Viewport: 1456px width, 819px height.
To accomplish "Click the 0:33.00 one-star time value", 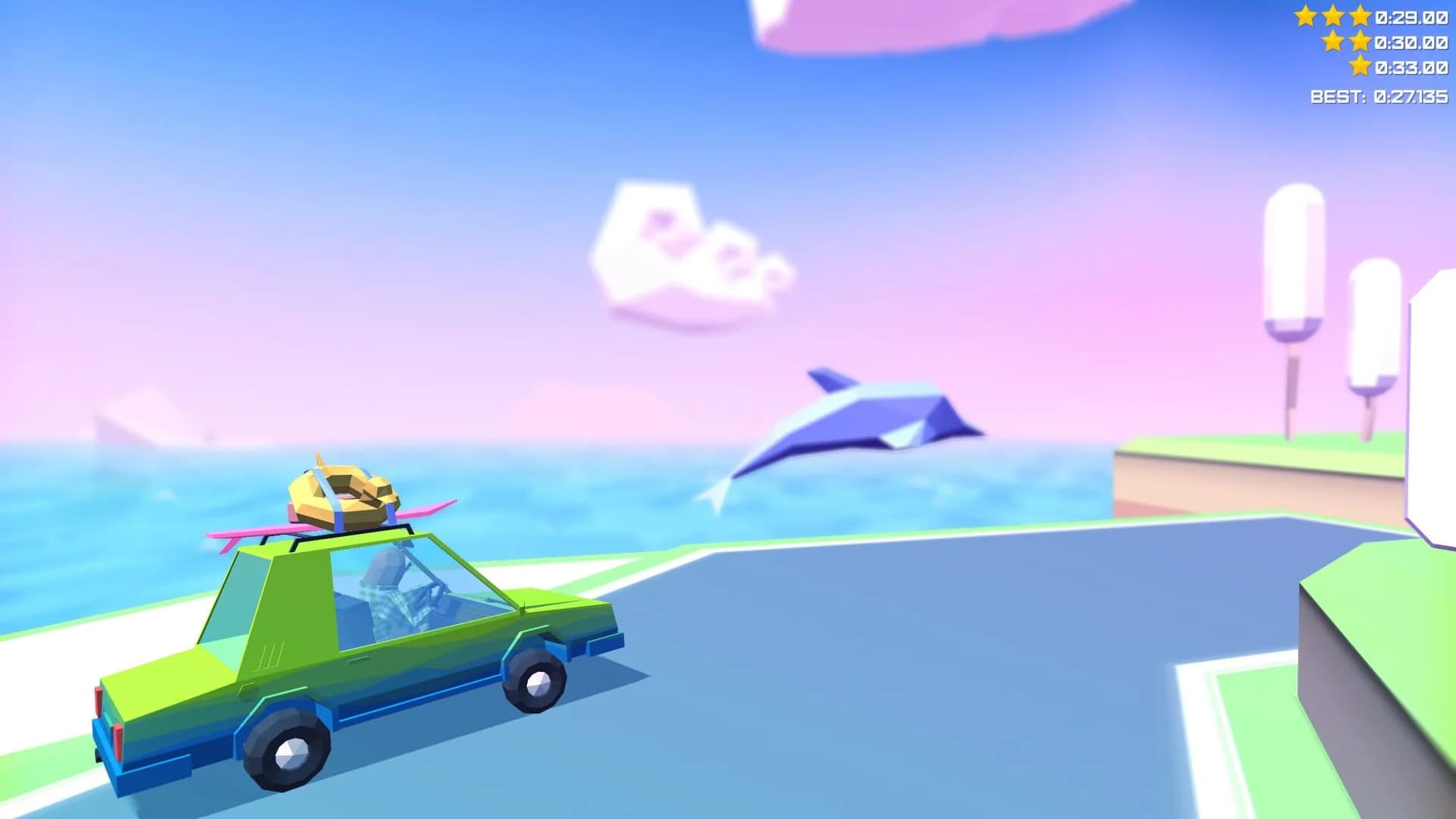I will pyautogui.click(x=1412, y=69).
